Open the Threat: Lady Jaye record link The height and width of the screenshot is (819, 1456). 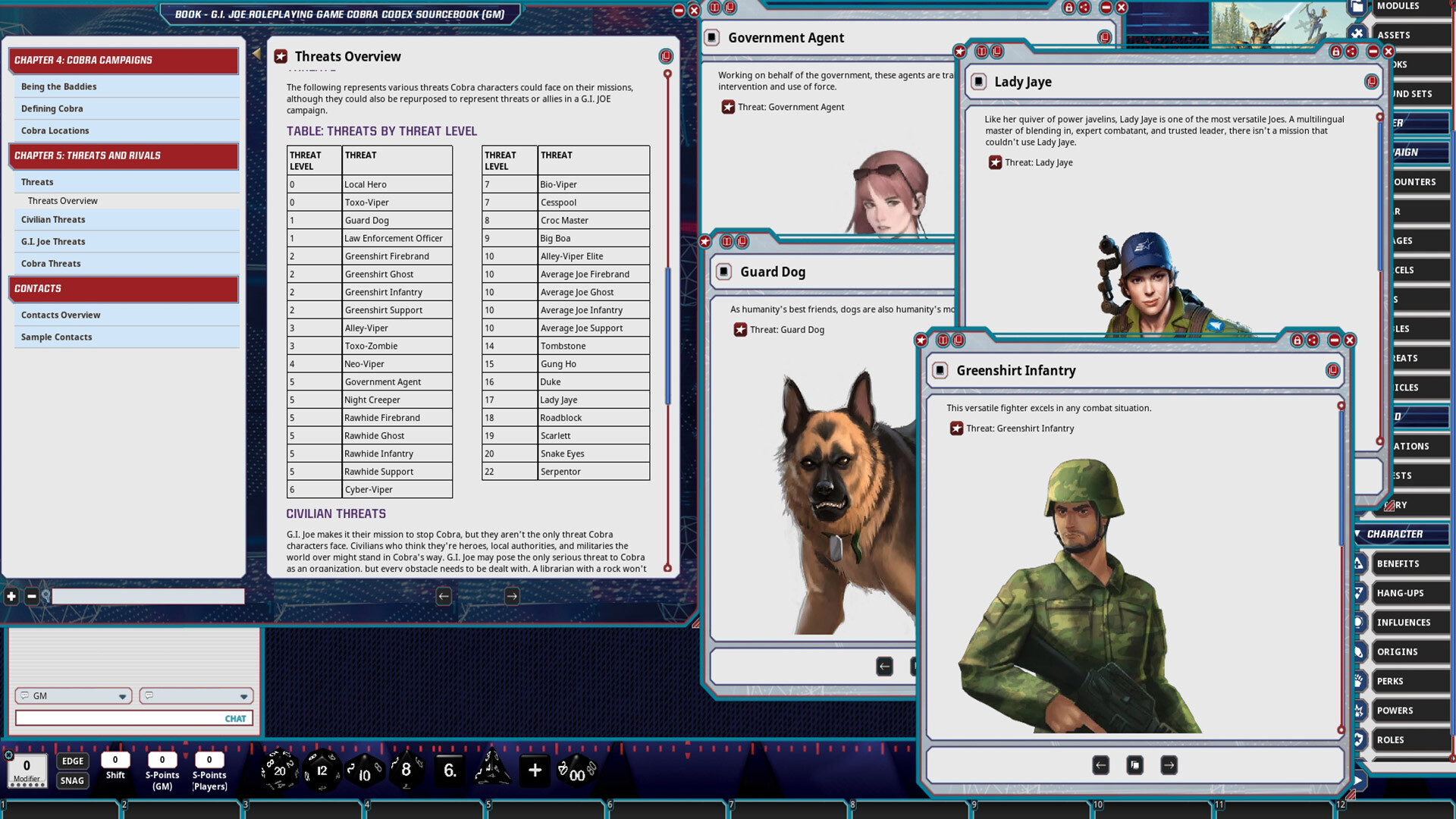[1038, 162]
